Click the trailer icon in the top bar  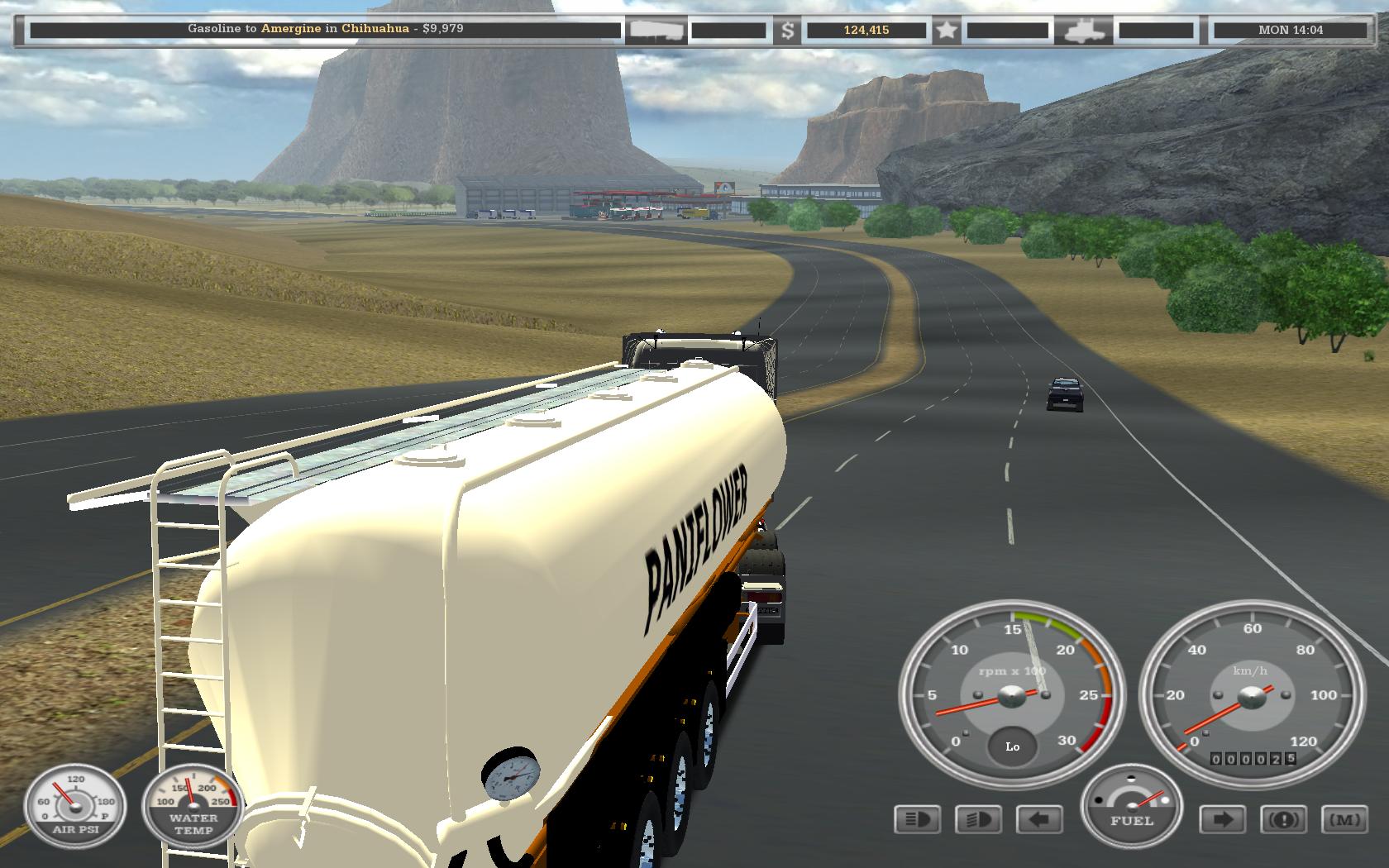(656, 31)
